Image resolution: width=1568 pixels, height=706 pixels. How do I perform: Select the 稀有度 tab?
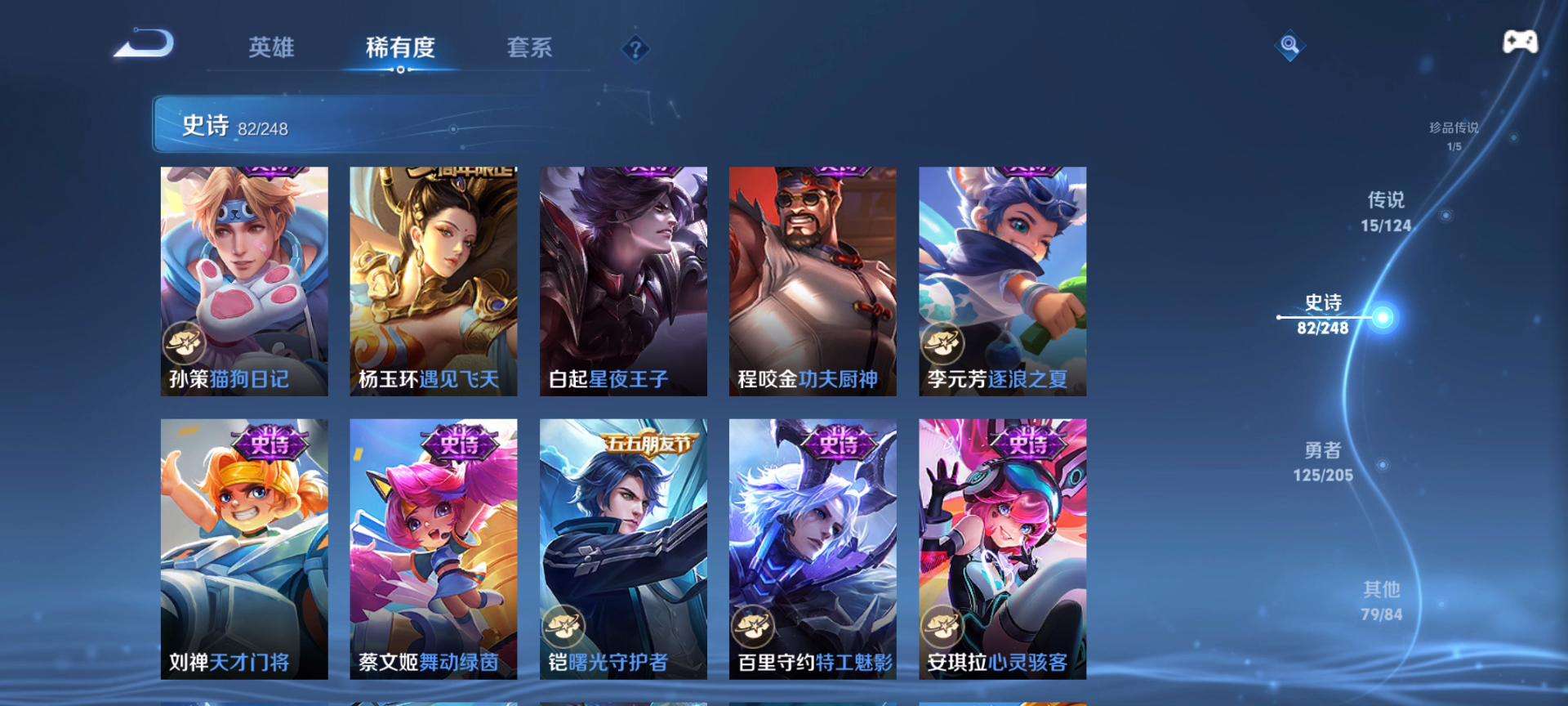pyautogui.click(x=400, y=47)
